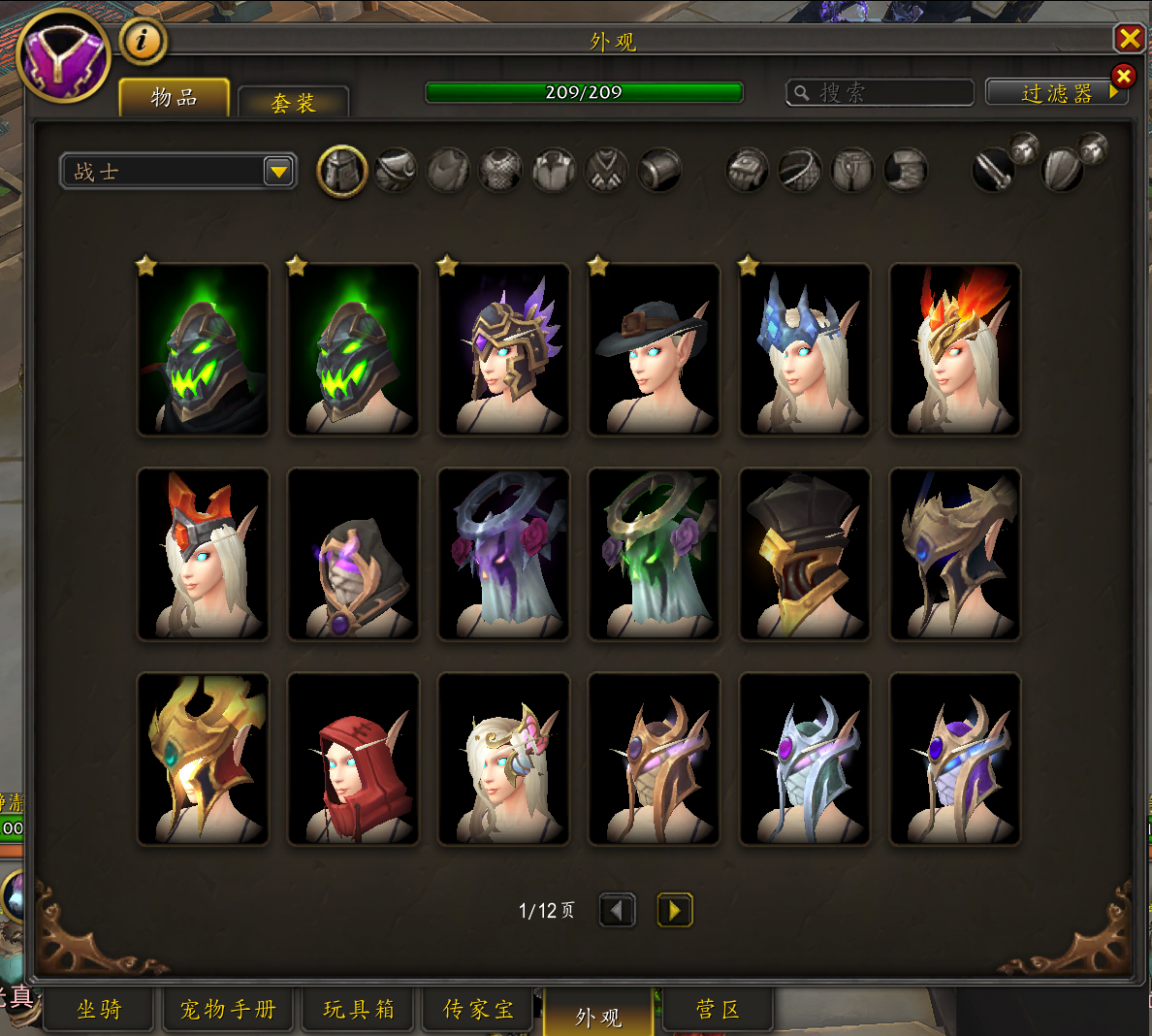
Task: Open the 坐骑 mounts tab
Action: click(x=100, y=1010)
